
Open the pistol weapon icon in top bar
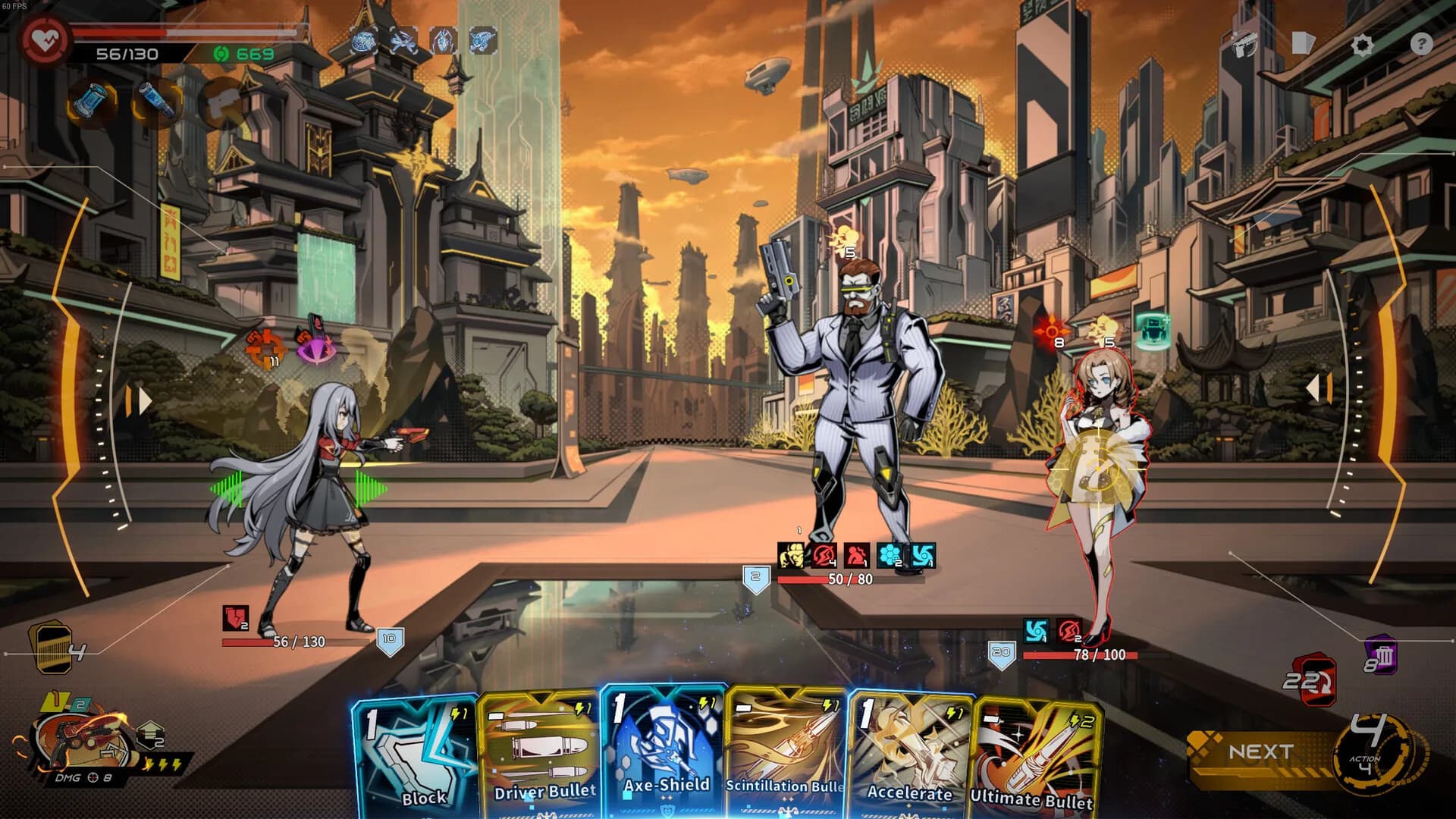coord(1244,45)
